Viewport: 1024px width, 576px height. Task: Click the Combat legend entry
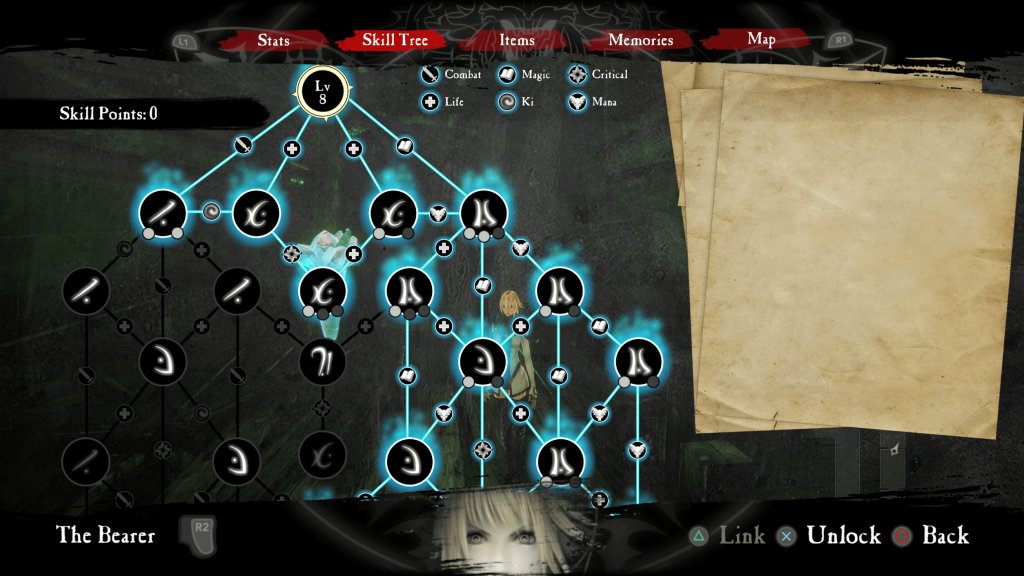[451, 74]
